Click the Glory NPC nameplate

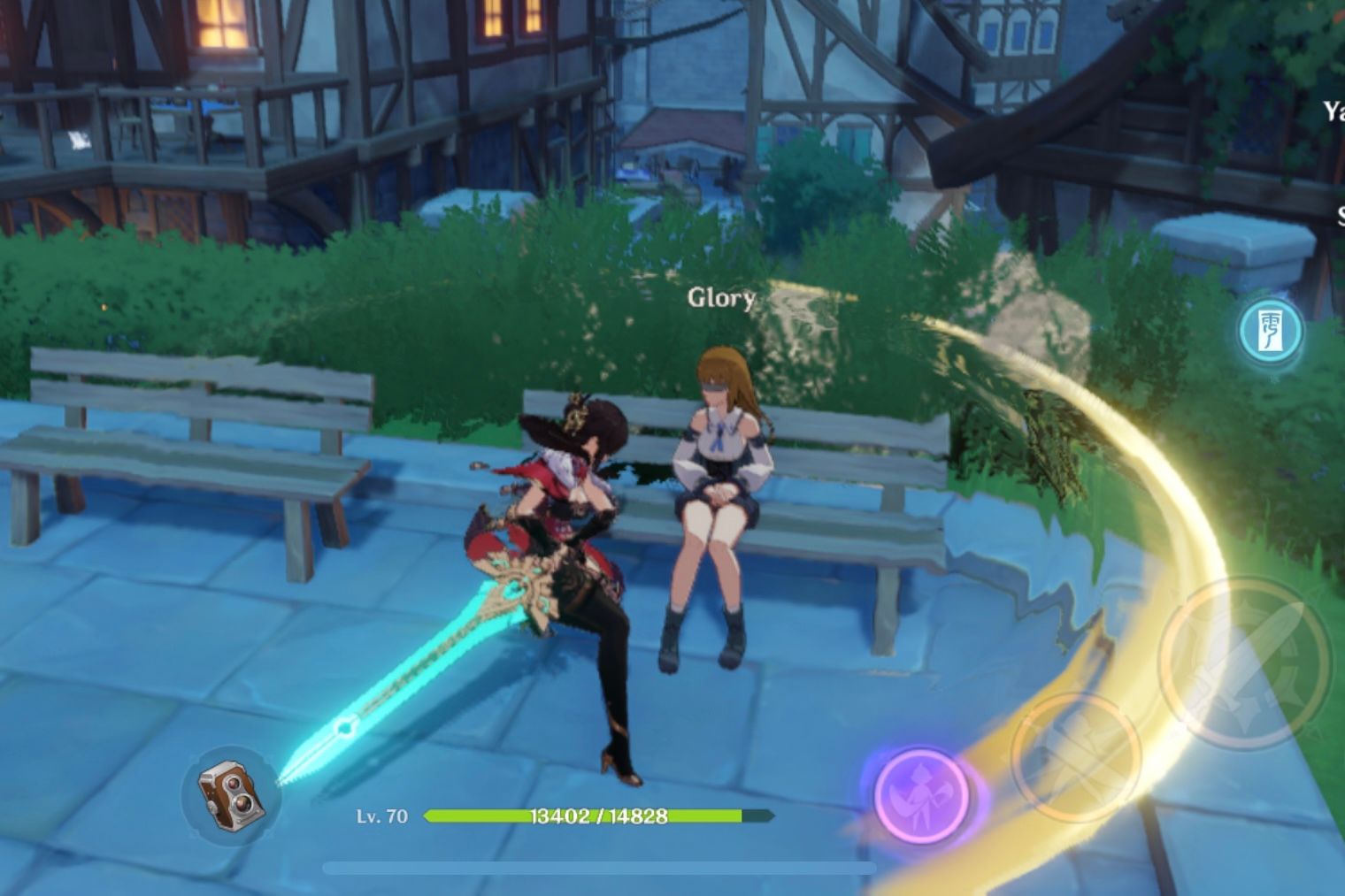719,299
